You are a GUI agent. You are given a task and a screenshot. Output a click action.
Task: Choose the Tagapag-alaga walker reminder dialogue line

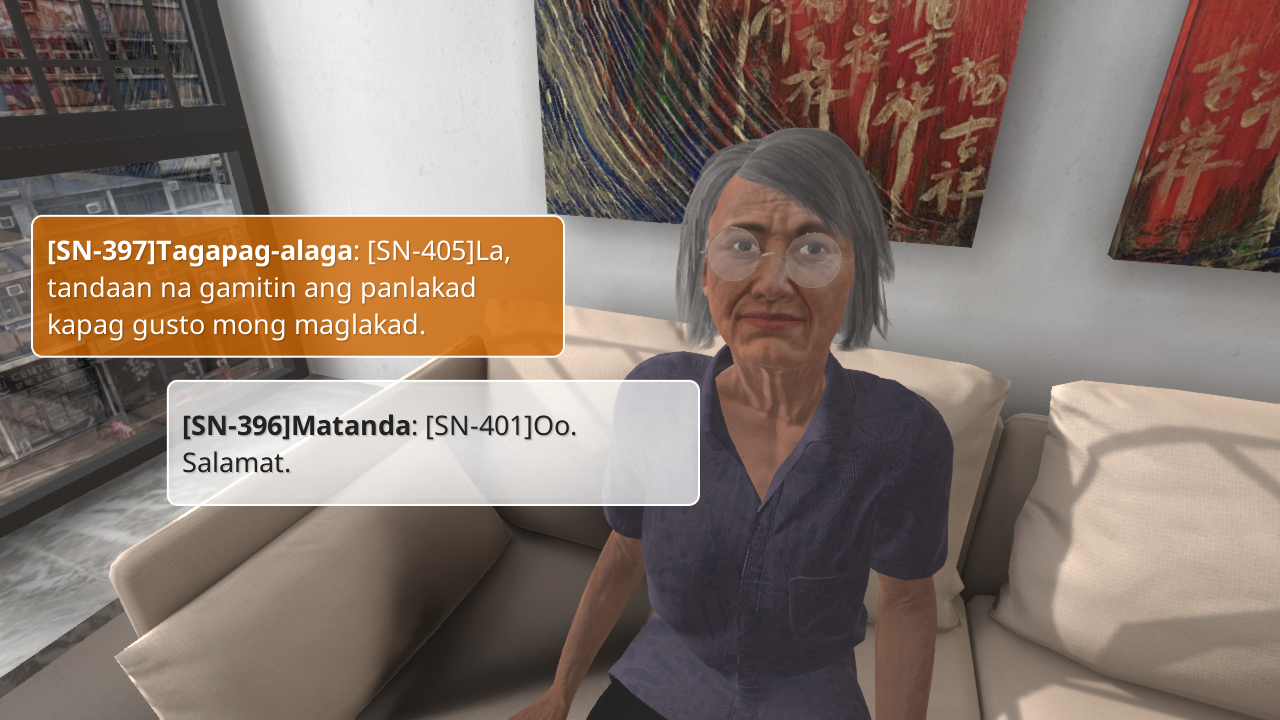coord(298,287)
